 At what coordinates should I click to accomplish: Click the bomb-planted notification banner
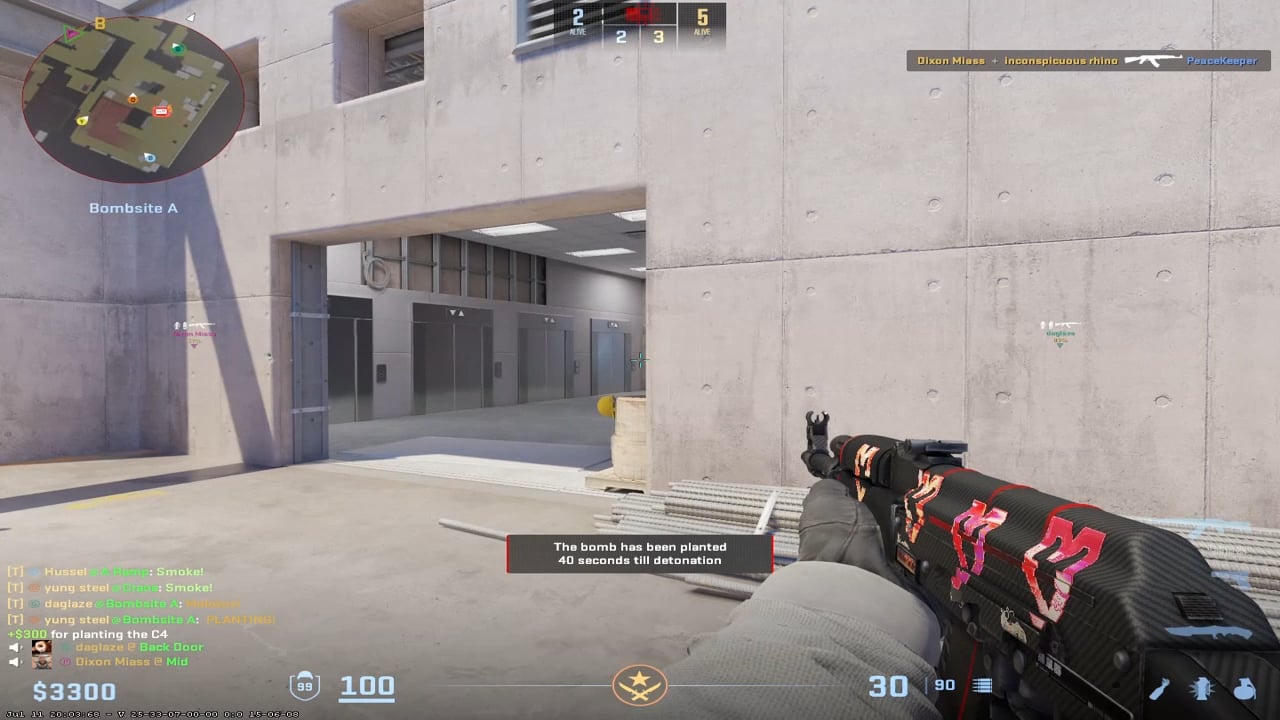point(640,554)
